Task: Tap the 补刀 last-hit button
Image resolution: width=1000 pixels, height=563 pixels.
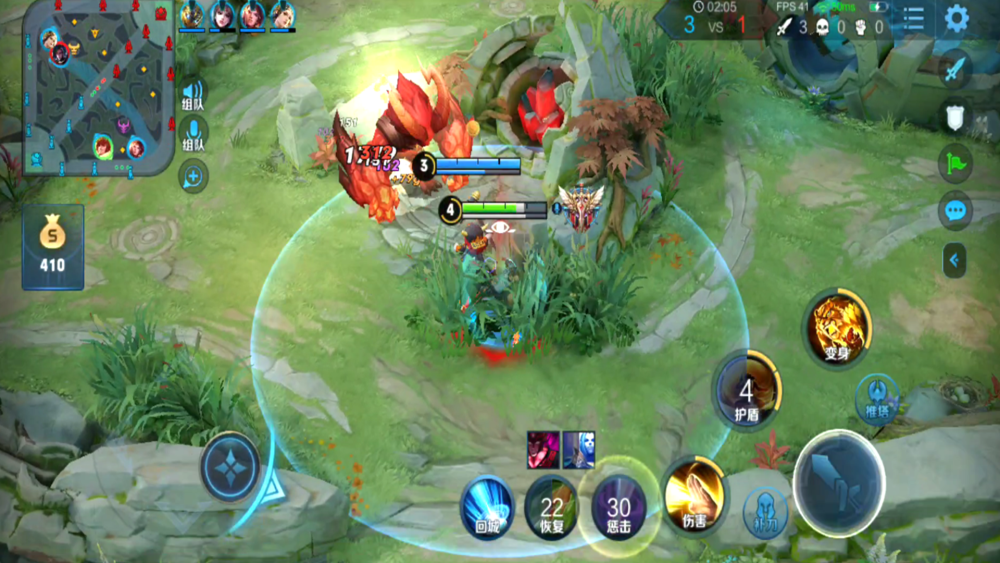Action: coord(766,512)
